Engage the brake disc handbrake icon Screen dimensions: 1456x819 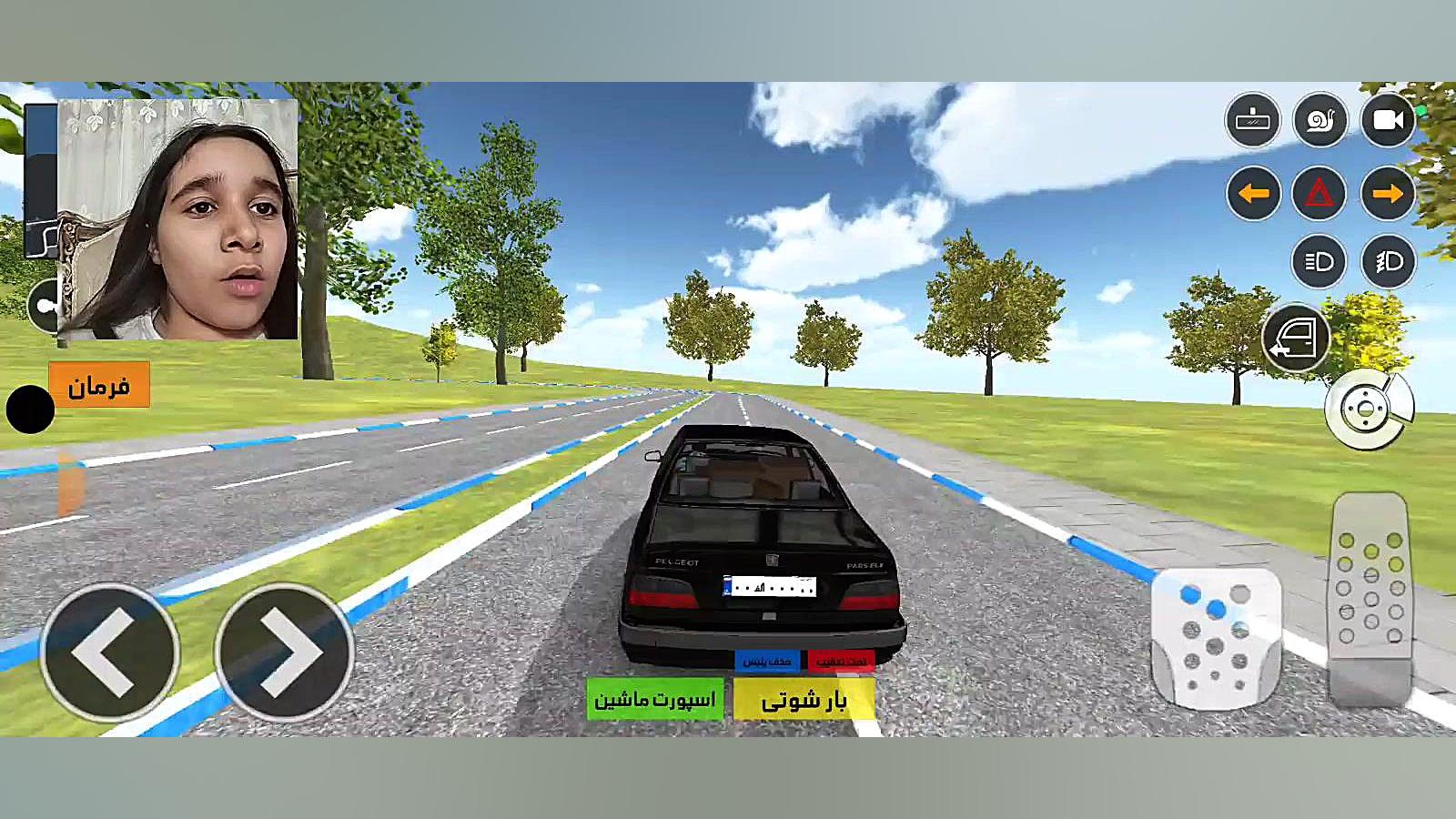(x=1366, y=409)
